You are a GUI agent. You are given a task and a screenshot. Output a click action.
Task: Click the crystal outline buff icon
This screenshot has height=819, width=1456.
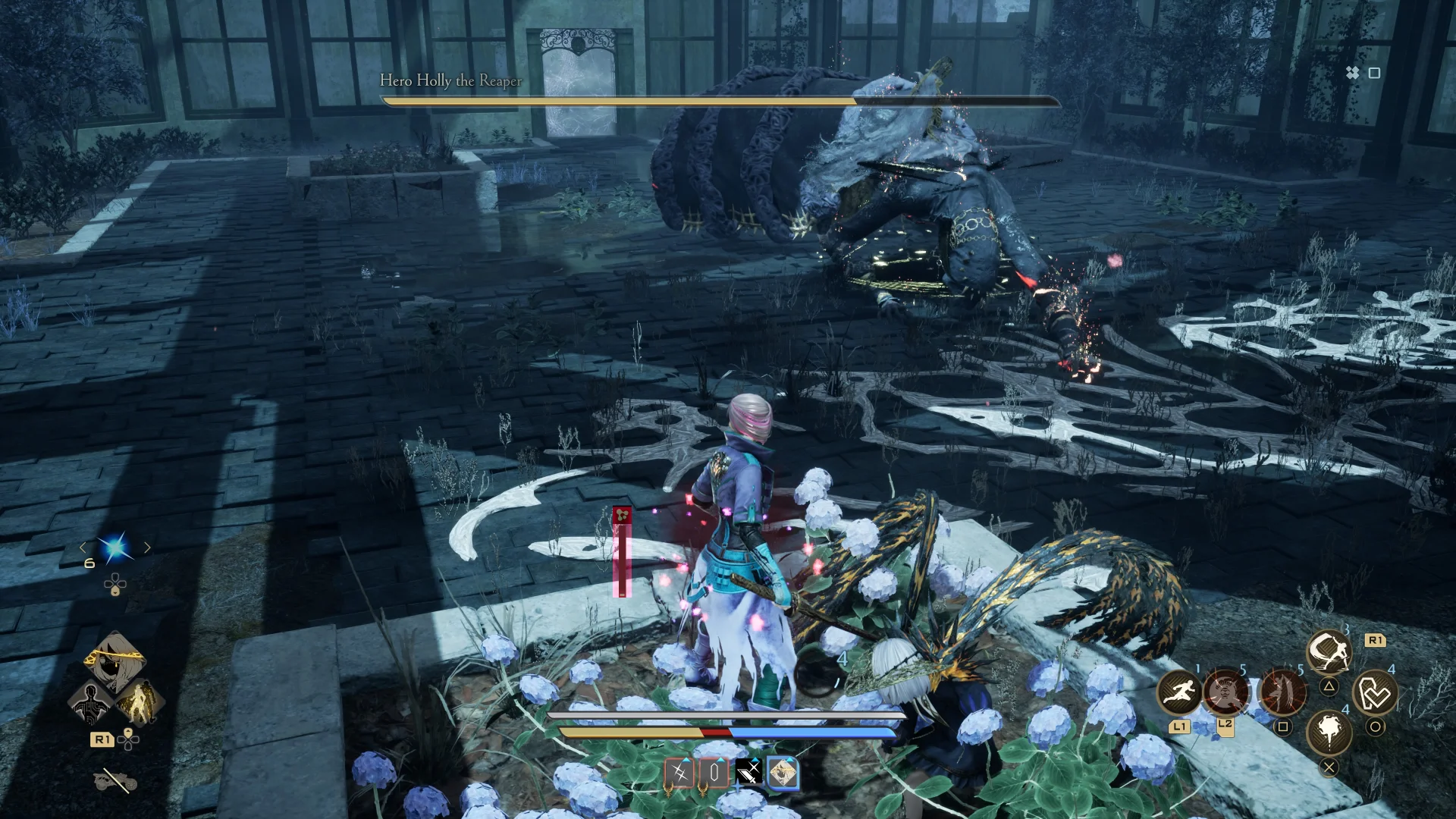coord(714,773)
